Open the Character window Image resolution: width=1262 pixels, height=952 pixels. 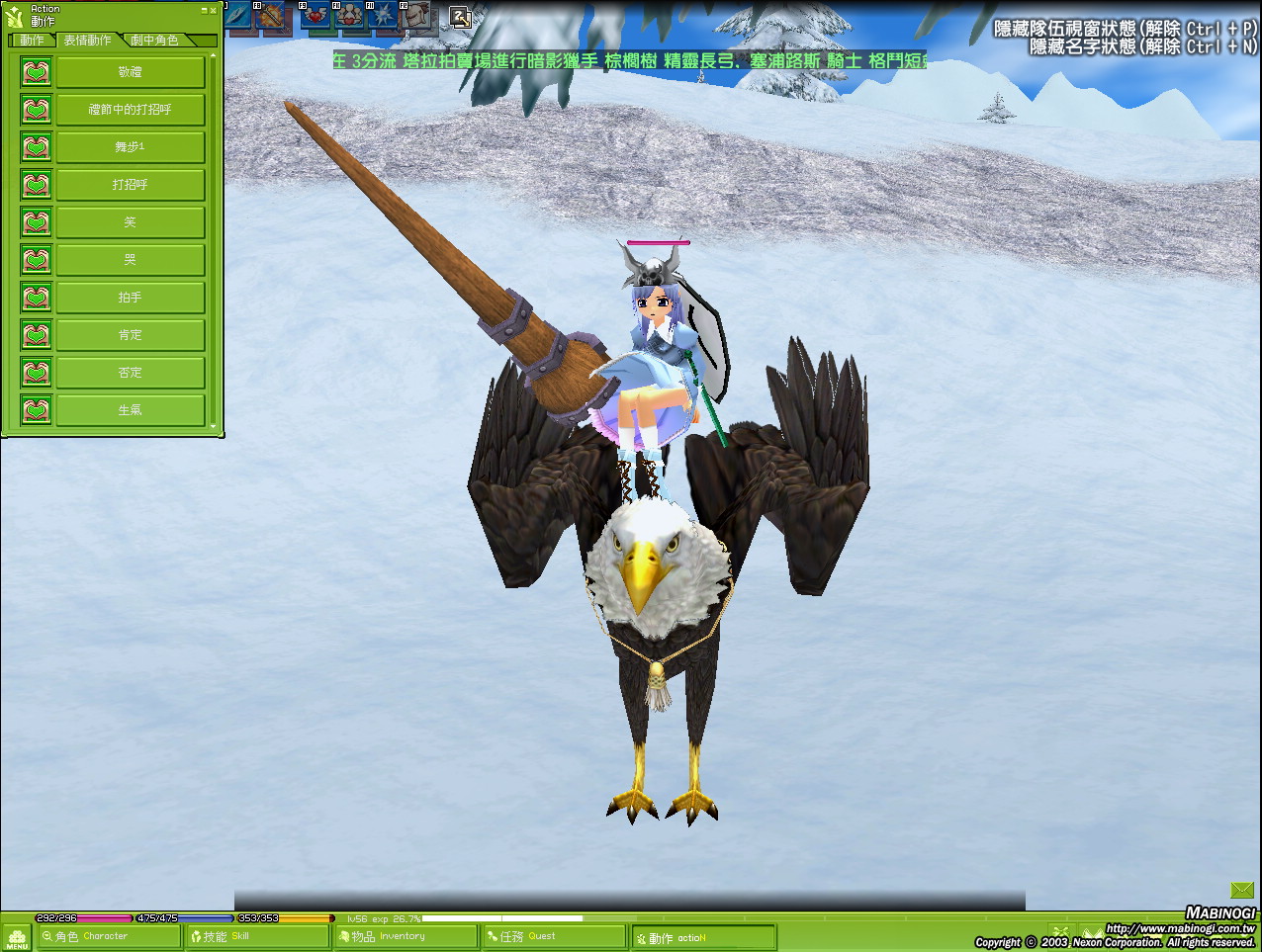[x=107, y=936]
